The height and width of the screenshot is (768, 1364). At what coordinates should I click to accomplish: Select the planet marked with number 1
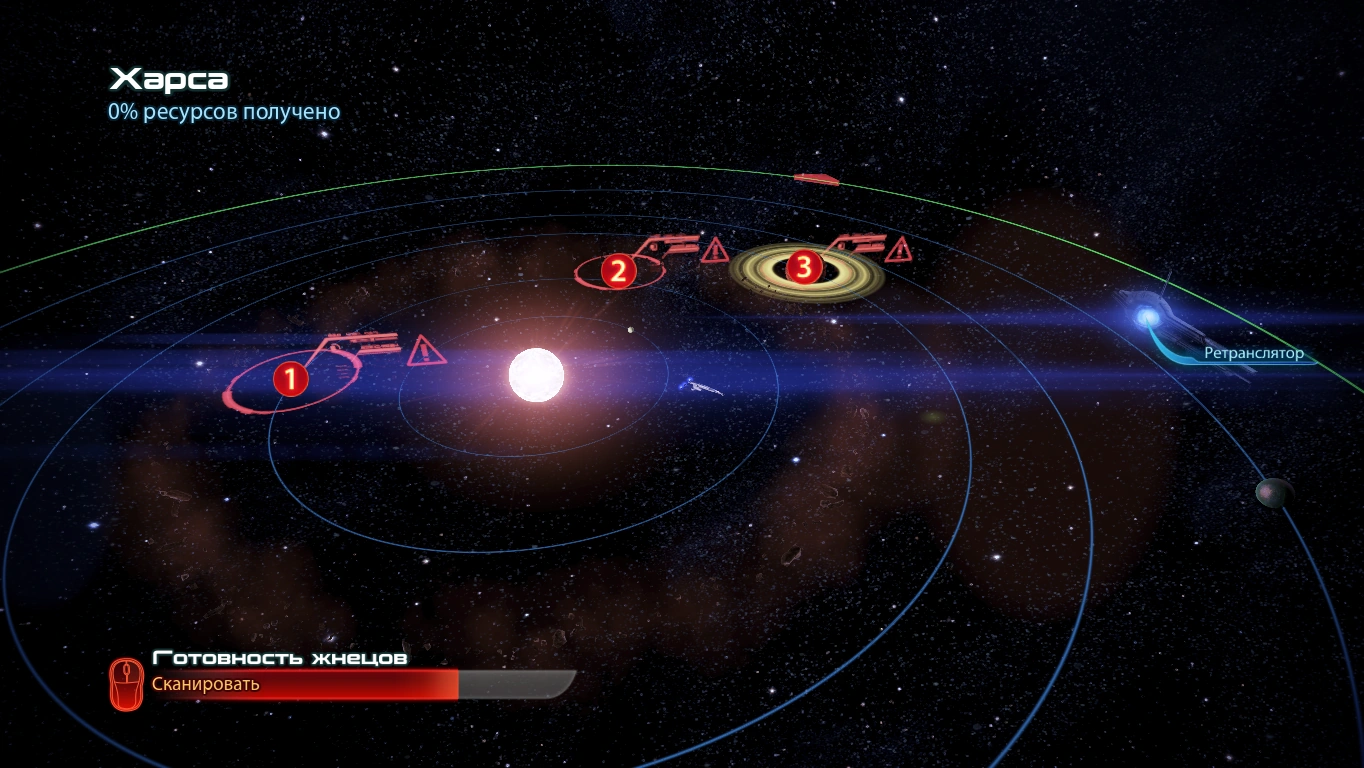tap(290, 379)
